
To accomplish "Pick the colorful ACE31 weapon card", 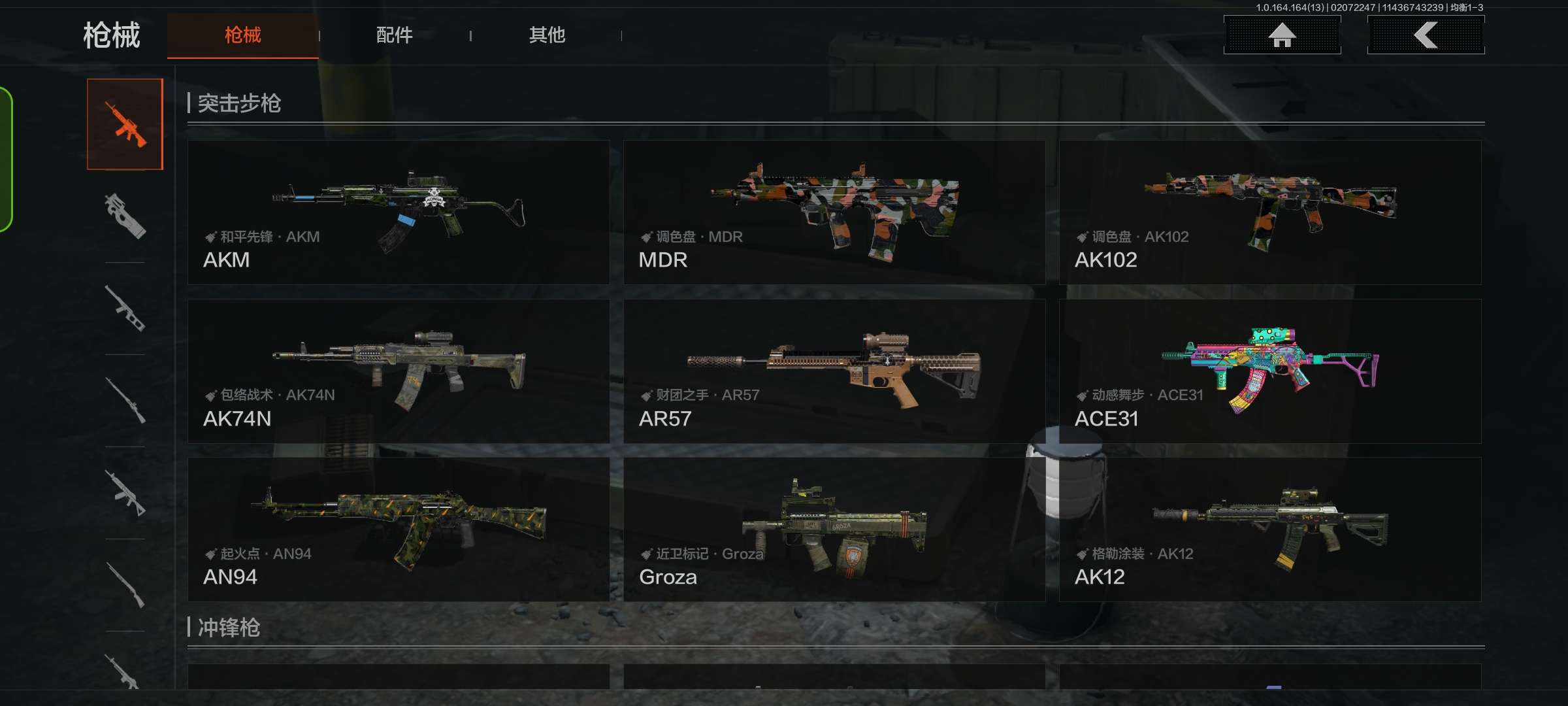I will [x=1270, y=371].
